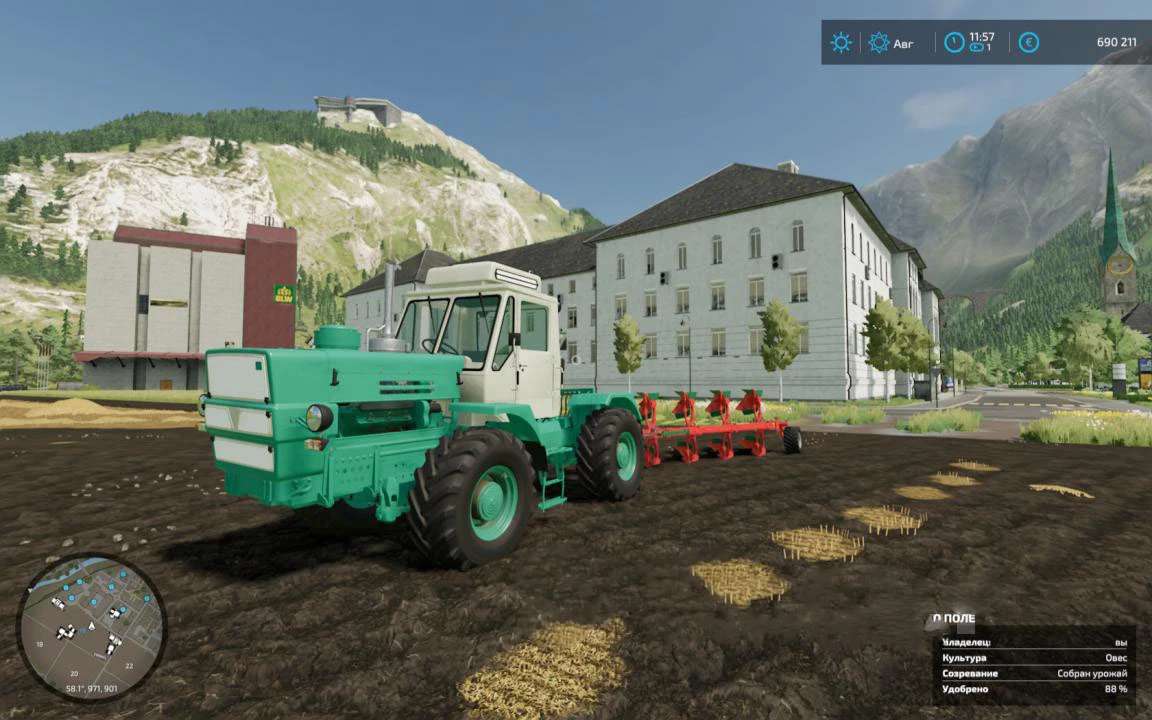
Task: Open the circular minimap
Action: click(91, 627)
